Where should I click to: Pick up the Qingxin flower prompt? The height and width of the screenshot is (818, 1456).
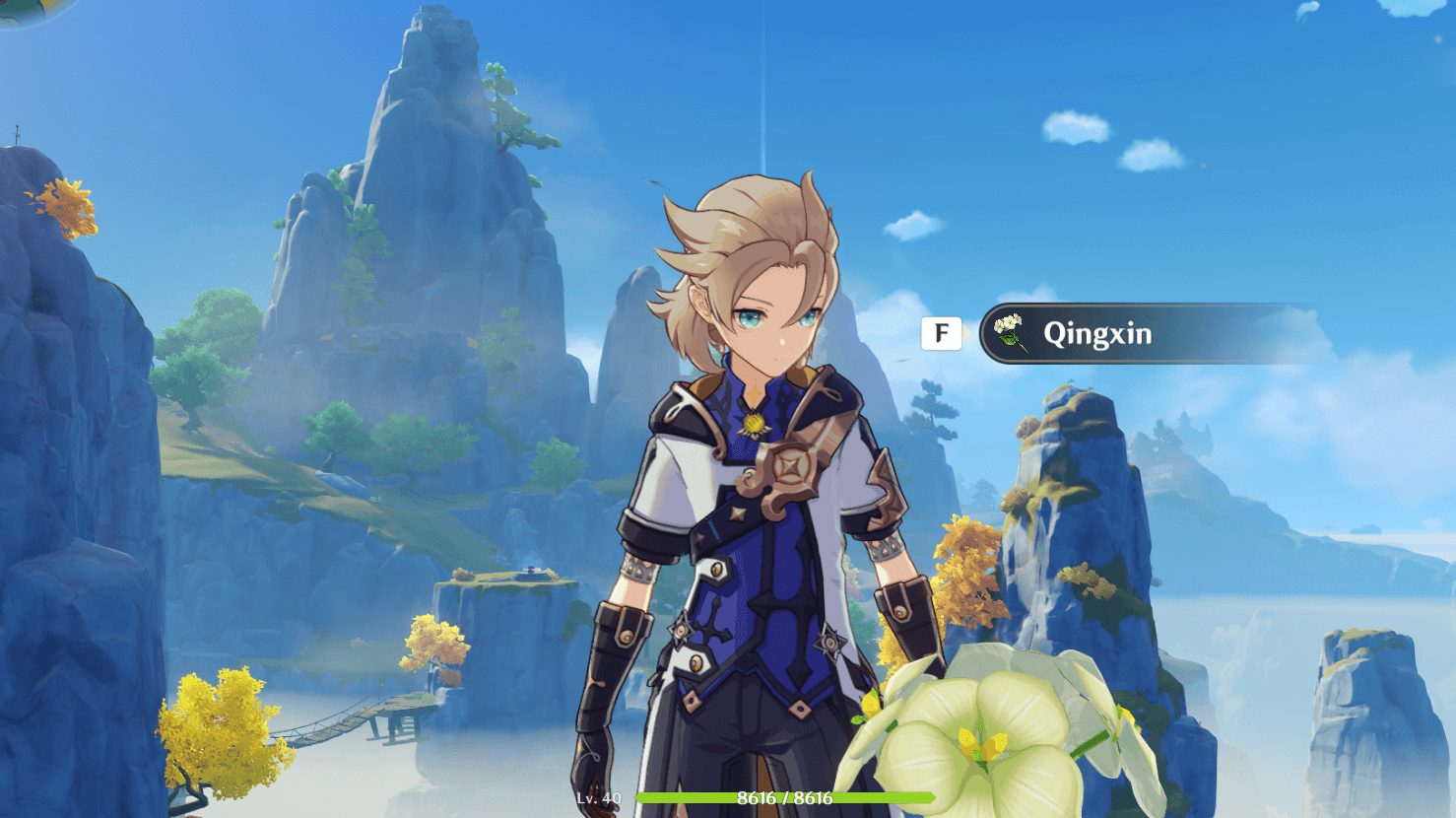click(1095, 334)
